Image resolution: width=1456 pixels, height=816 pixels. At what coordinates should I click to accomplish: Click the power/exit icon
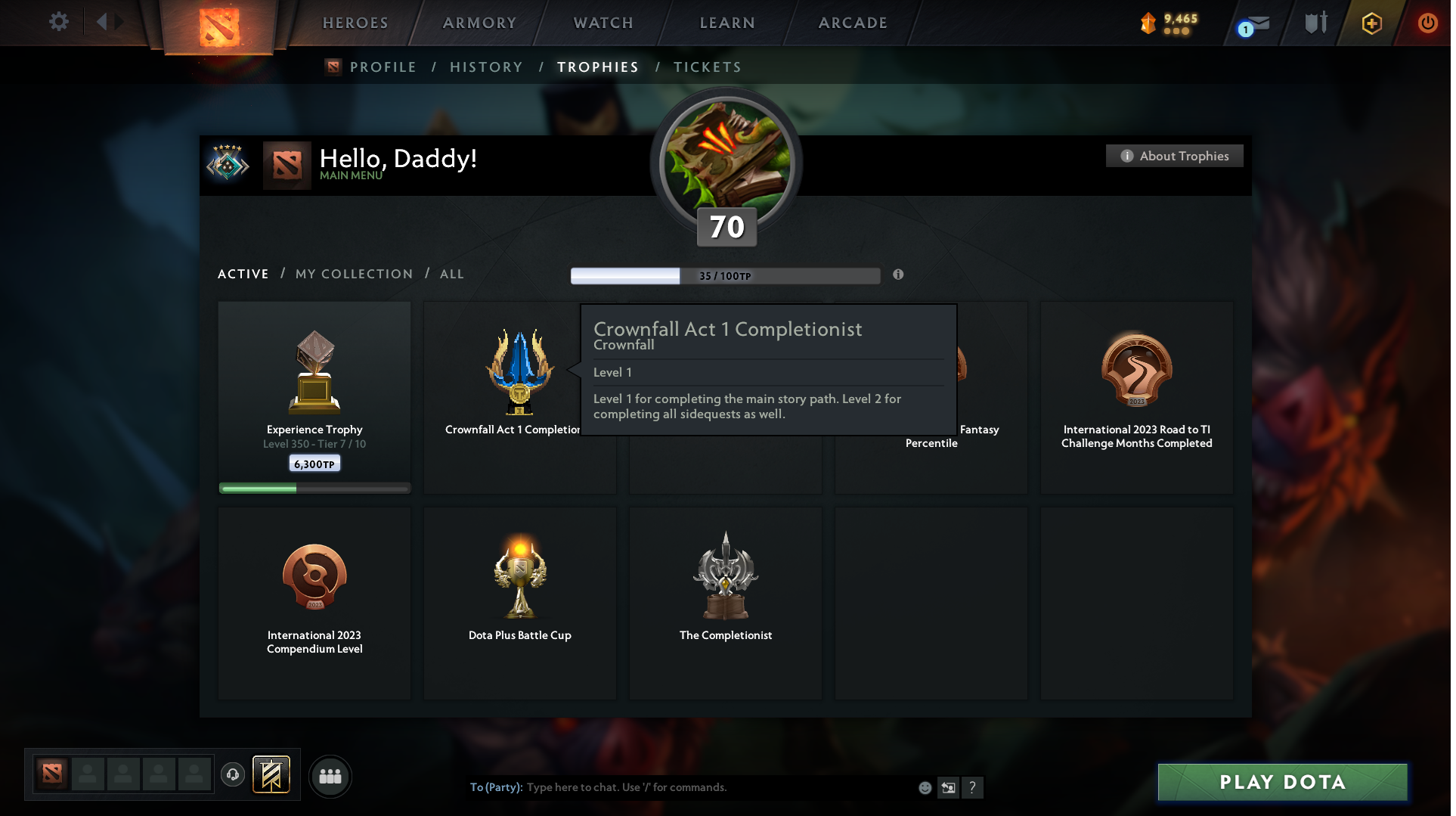[x=1427, y=23]
